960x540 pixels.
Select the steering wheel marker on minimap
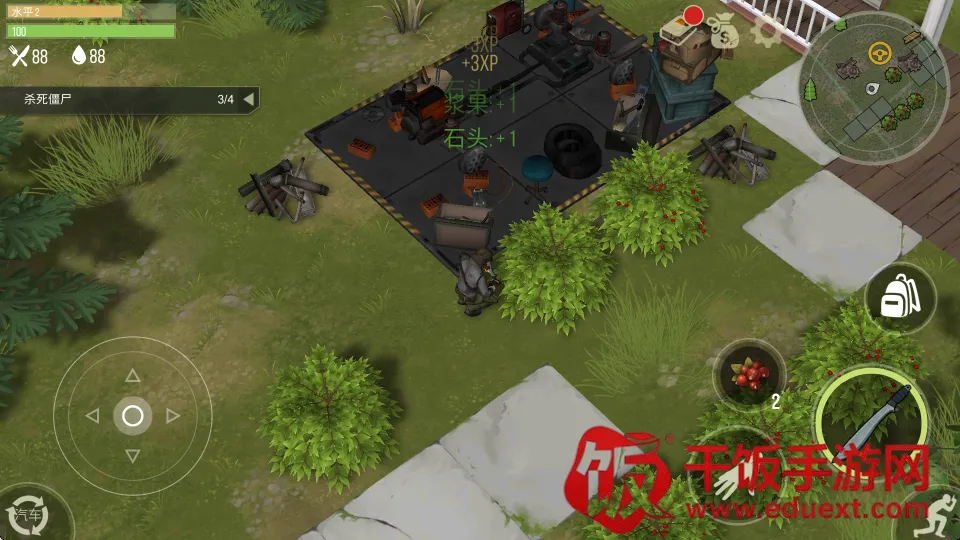click(881, 52)
